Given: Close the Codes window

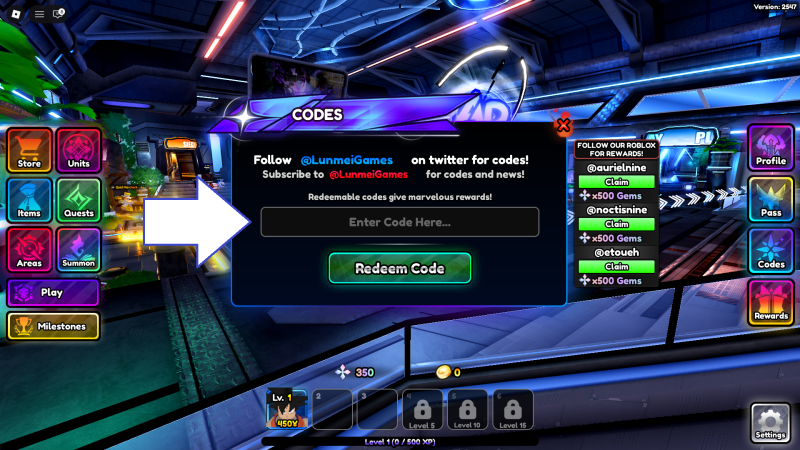Looking at the screenshot, I should tap(563, 125).
